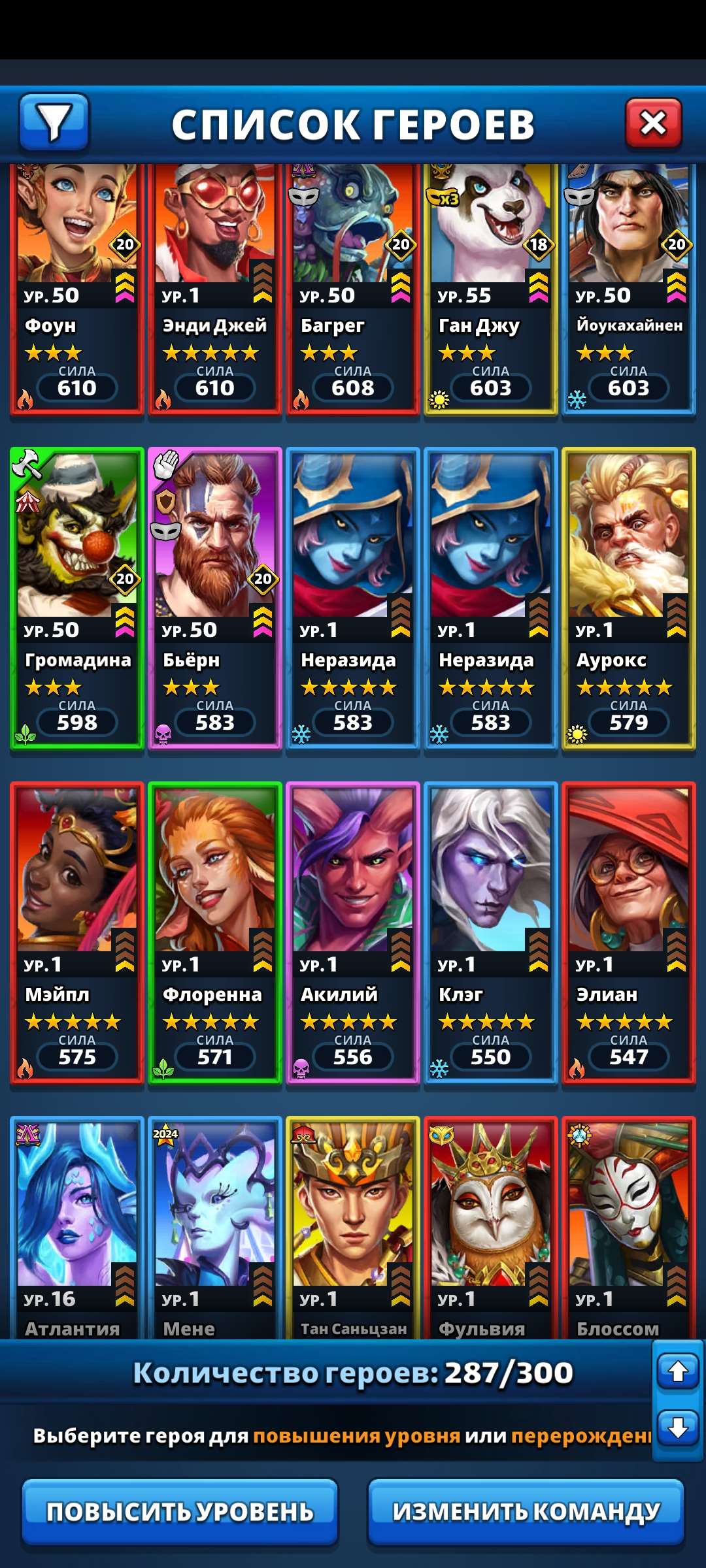Screen dimensions: 706x1568
Task: Select the bearded hero Бьёрн
Action: coord(214,598)
